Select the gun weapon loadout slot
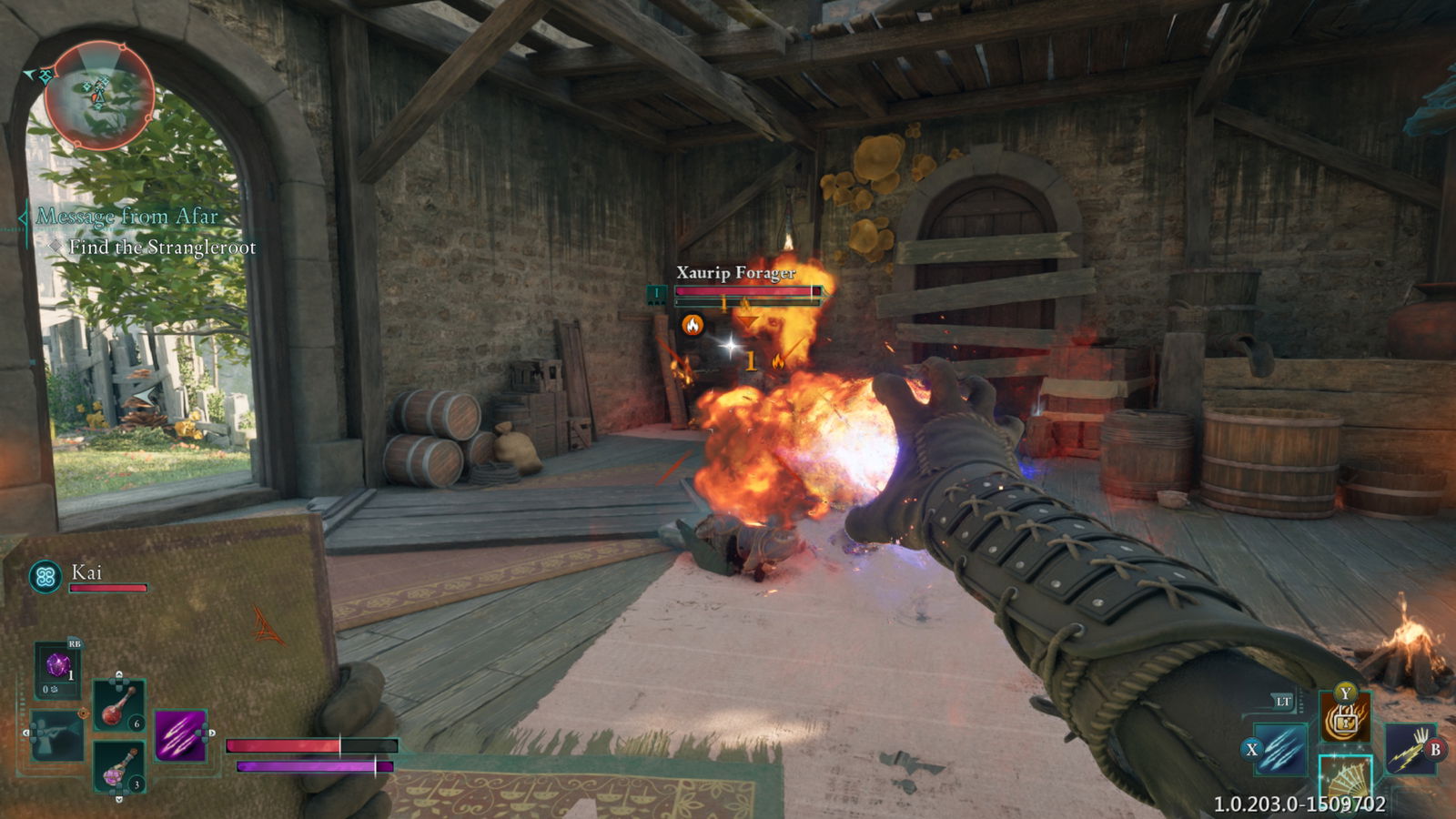The height and width of the screenshot is (819, 1456). [56, 733]
